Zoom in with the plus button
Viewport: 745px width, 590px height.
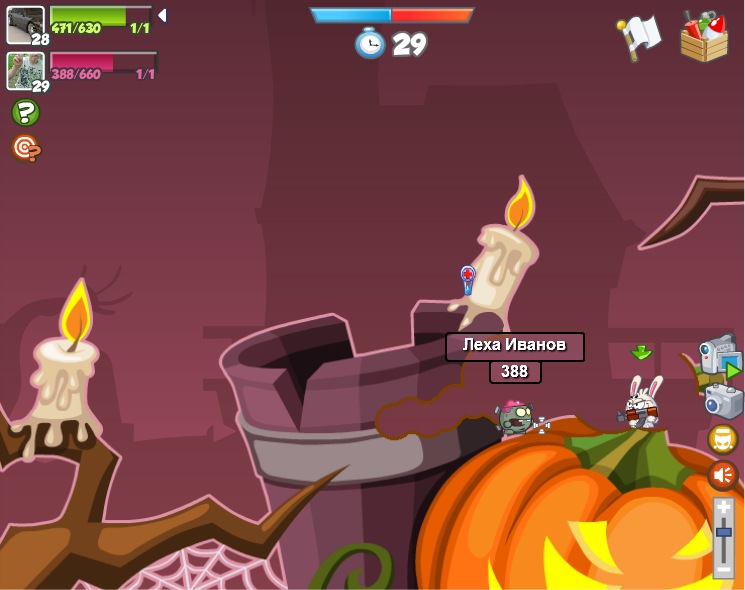(724, 509)
